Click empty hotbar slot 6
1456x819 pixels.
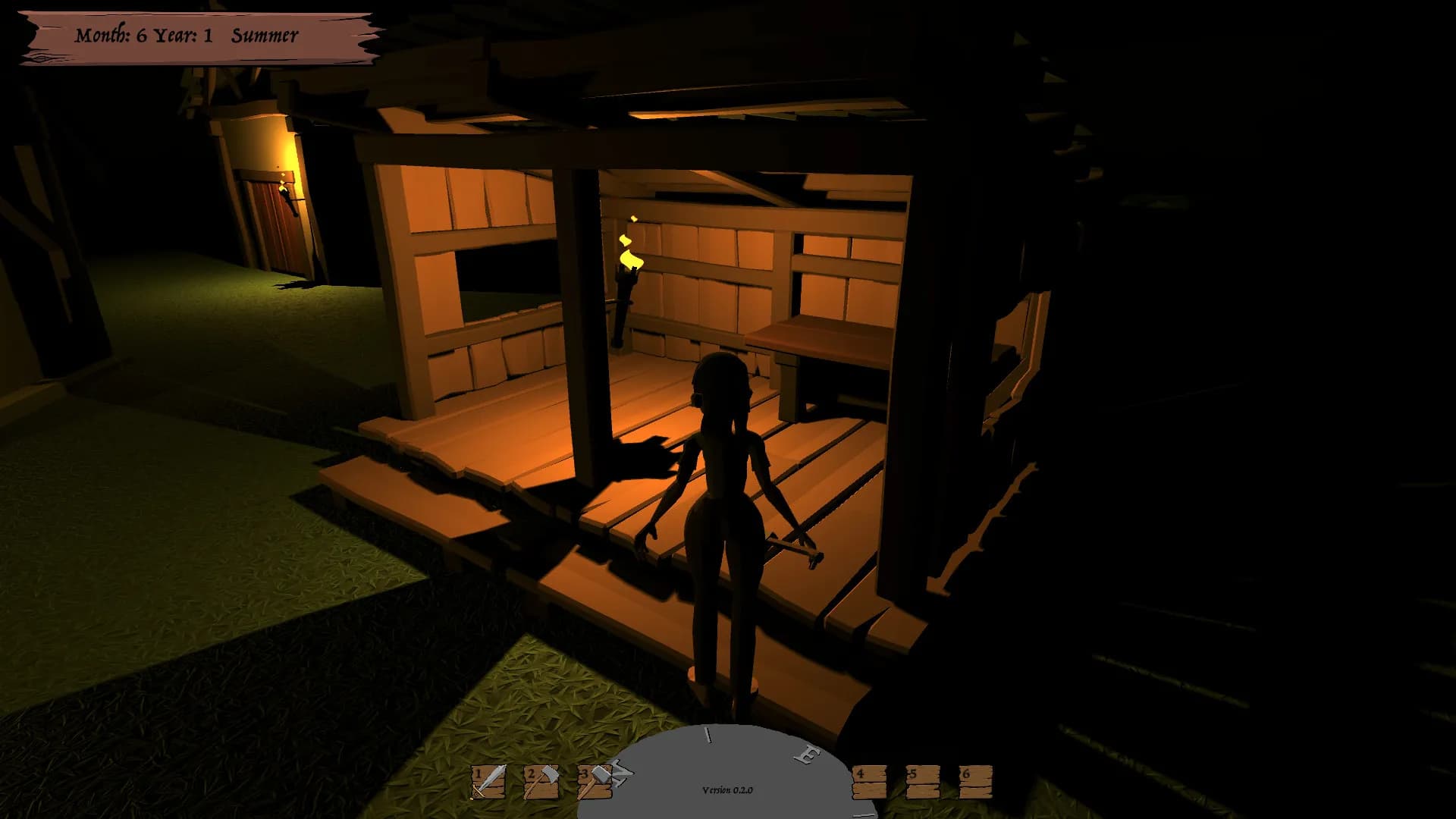coord(977,781)
